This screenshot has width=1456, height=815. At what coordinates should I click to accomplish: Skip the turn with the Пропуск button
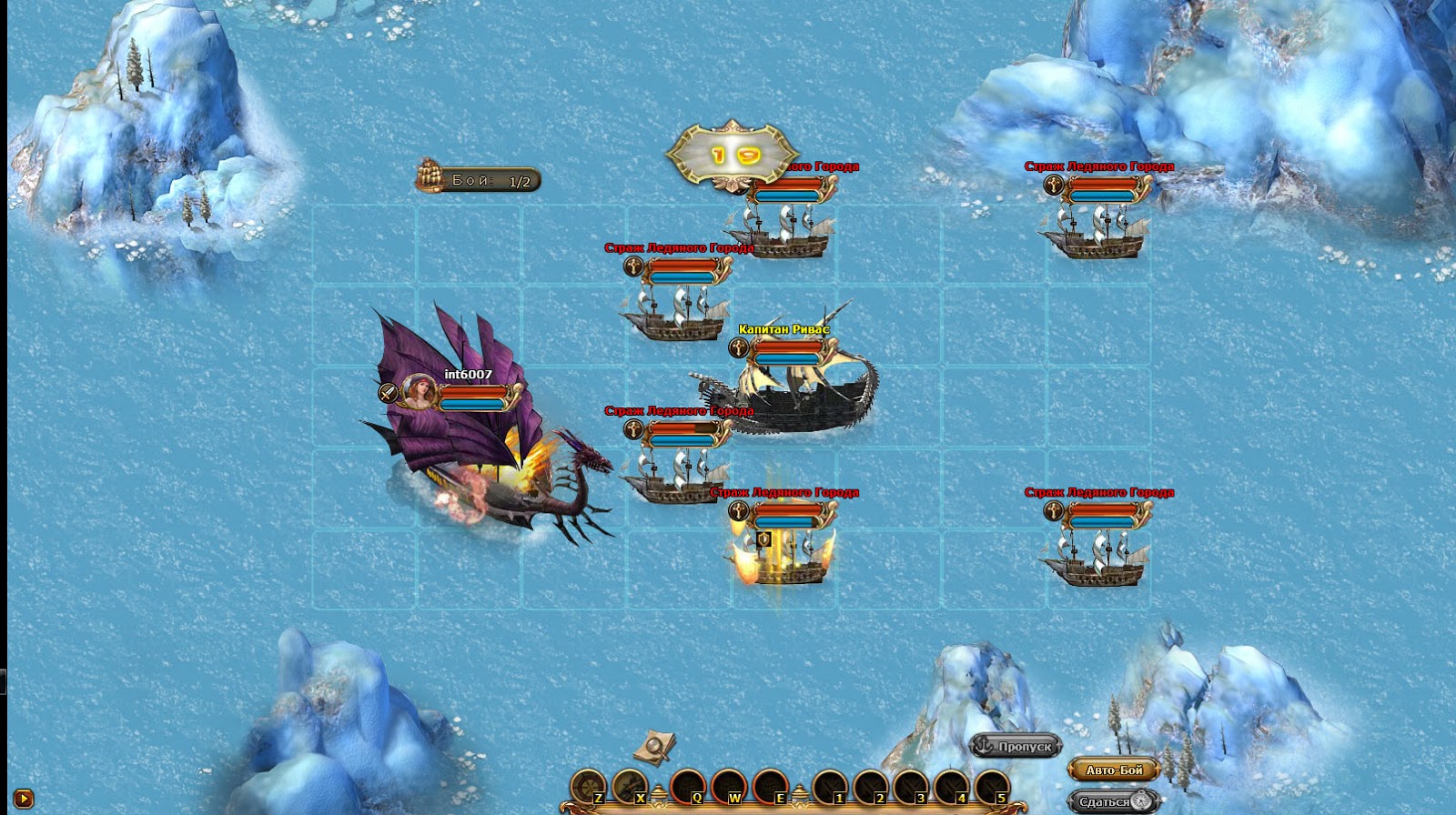pos(1016,746)
